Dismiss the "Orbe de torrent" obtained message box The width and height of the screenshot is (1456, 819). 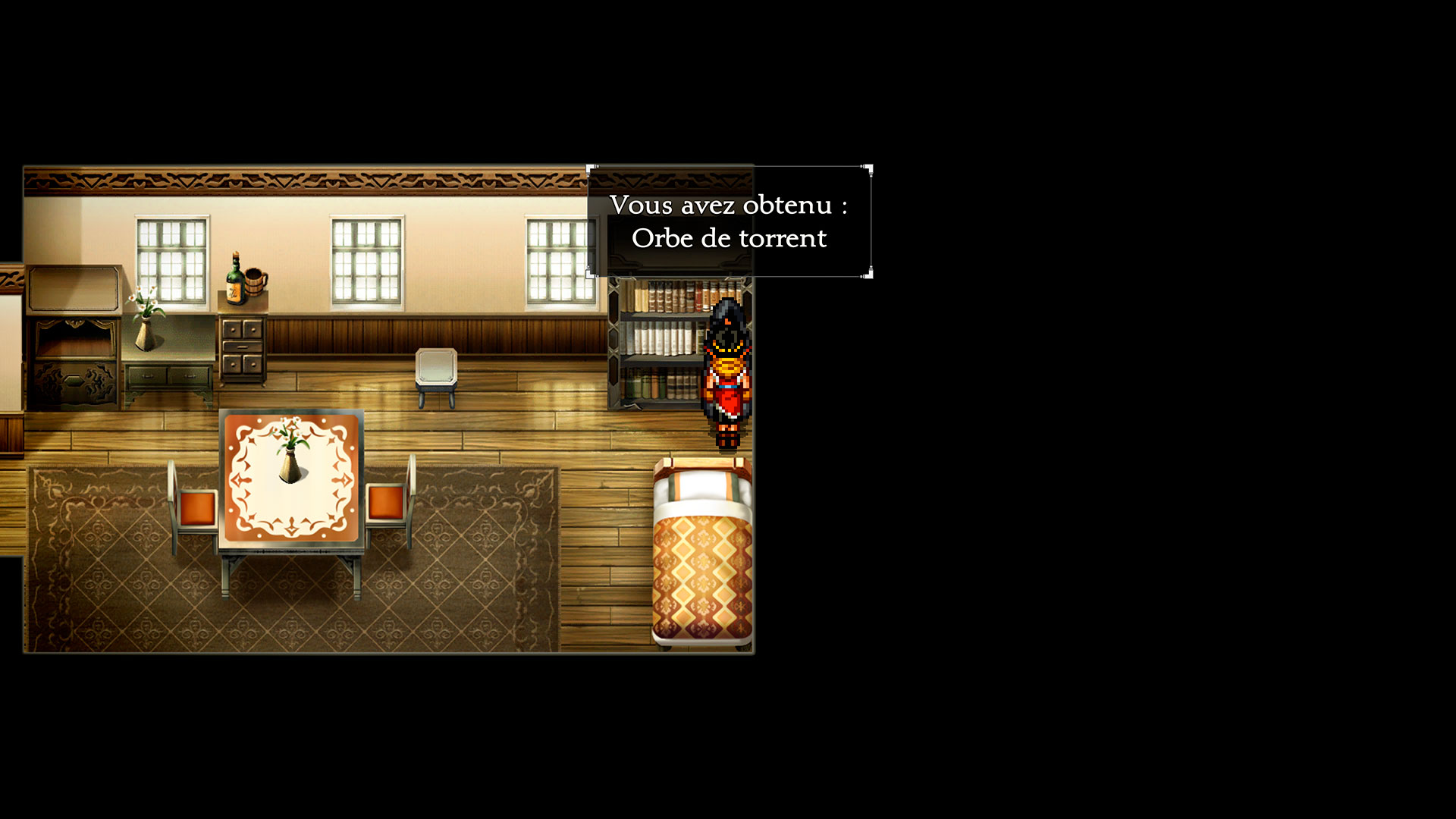729,221
